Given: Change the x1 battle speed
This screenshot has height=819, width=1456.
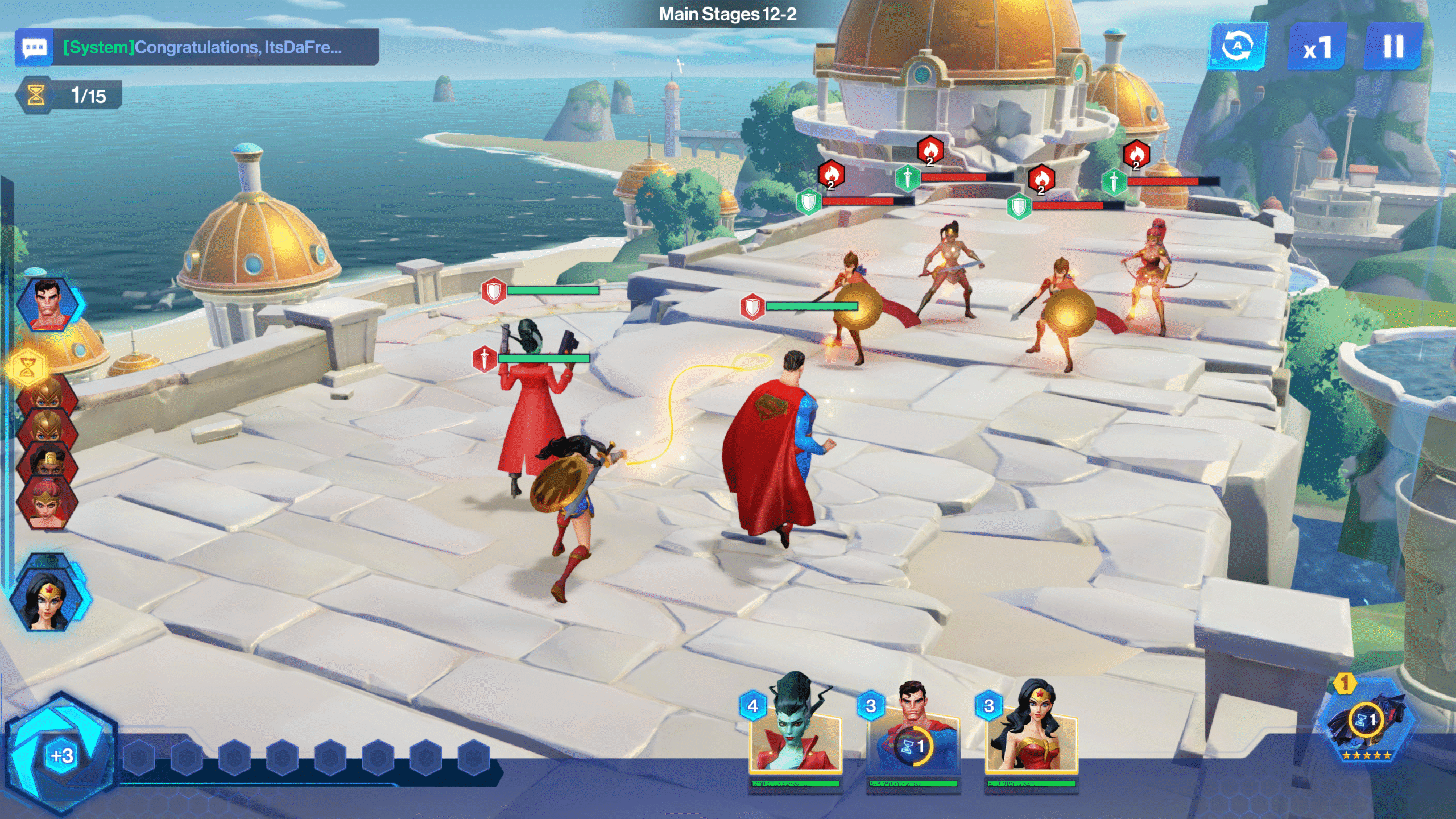Looking at the screenshot, I should point(1317,48).
